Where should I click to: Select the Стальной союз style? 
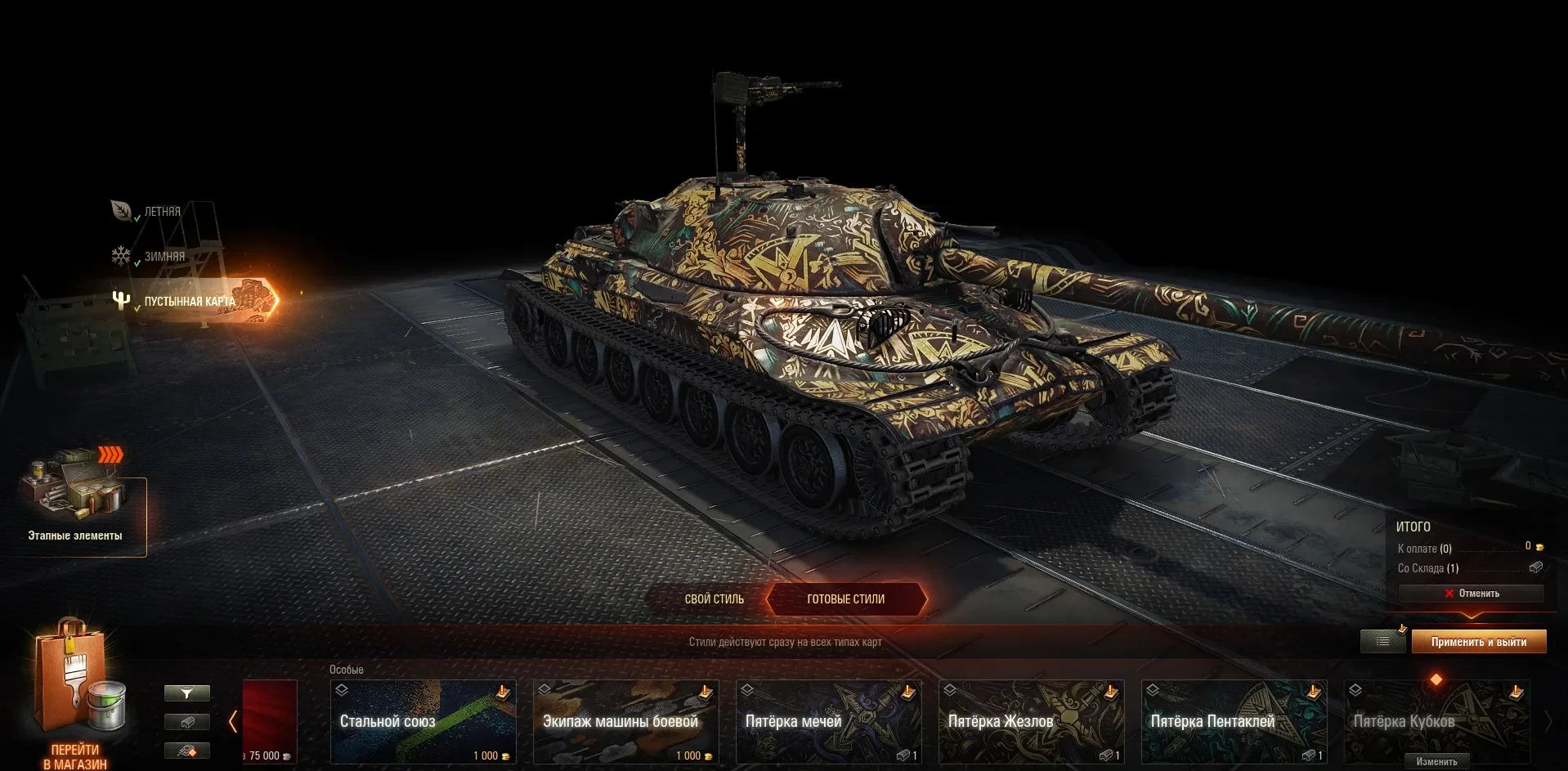[x=423, y=722]
